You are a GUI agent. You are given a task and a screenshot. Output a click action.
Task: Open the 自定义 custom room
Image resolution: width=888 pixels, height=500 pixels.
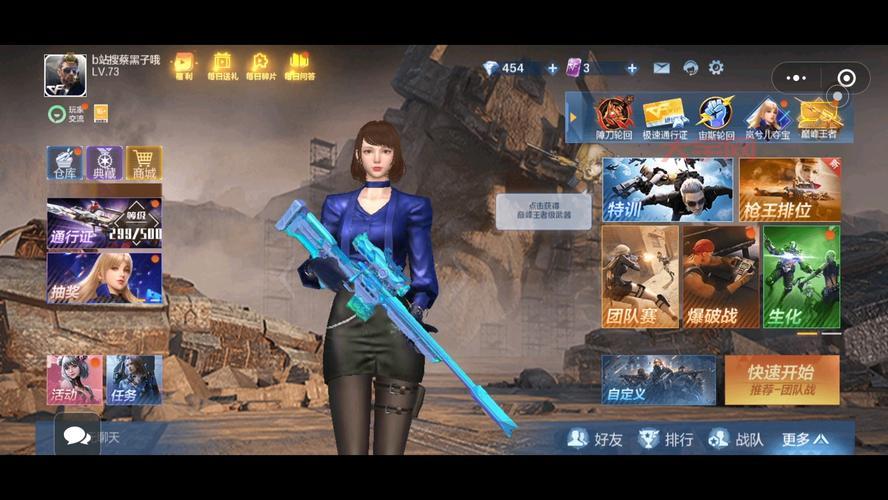click(x=658, y=379)
